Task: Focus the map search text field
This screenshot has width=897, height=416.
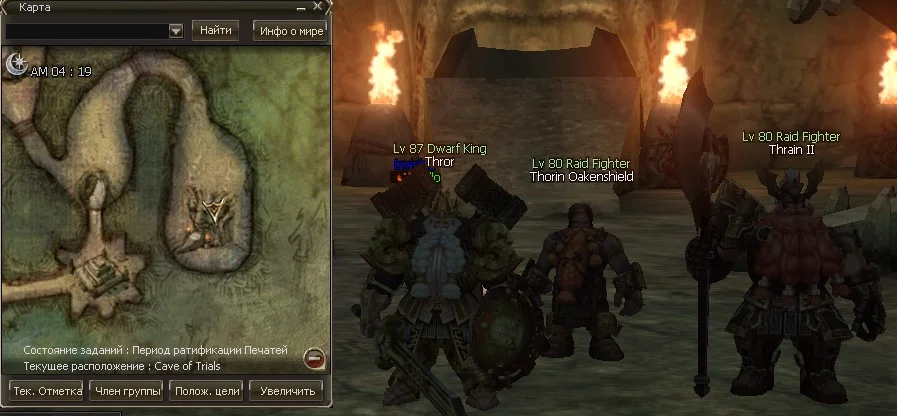Action: 86,31
